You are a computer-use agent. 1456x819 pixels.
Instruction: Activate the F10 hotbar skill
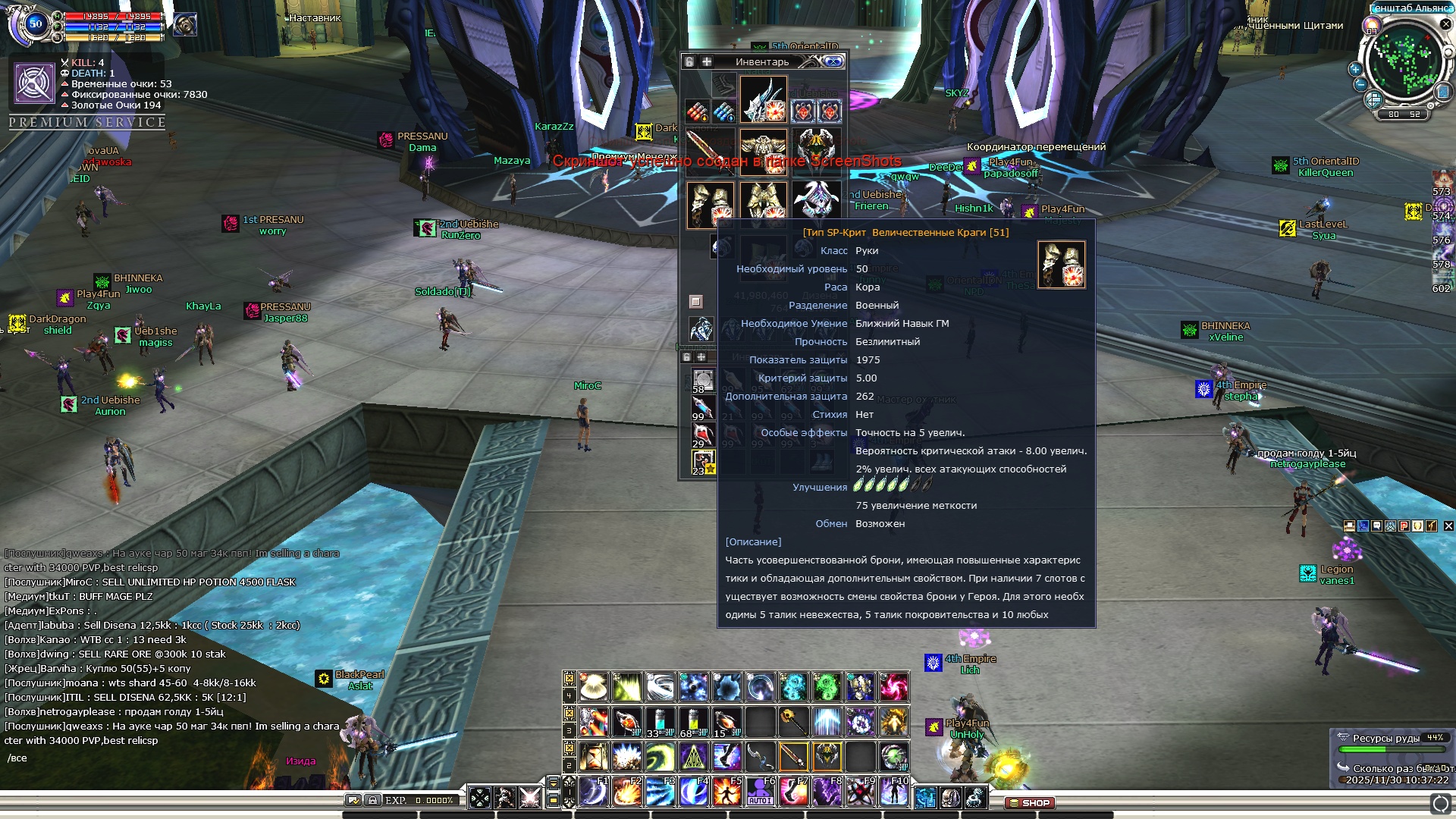[x=893, y=792]
